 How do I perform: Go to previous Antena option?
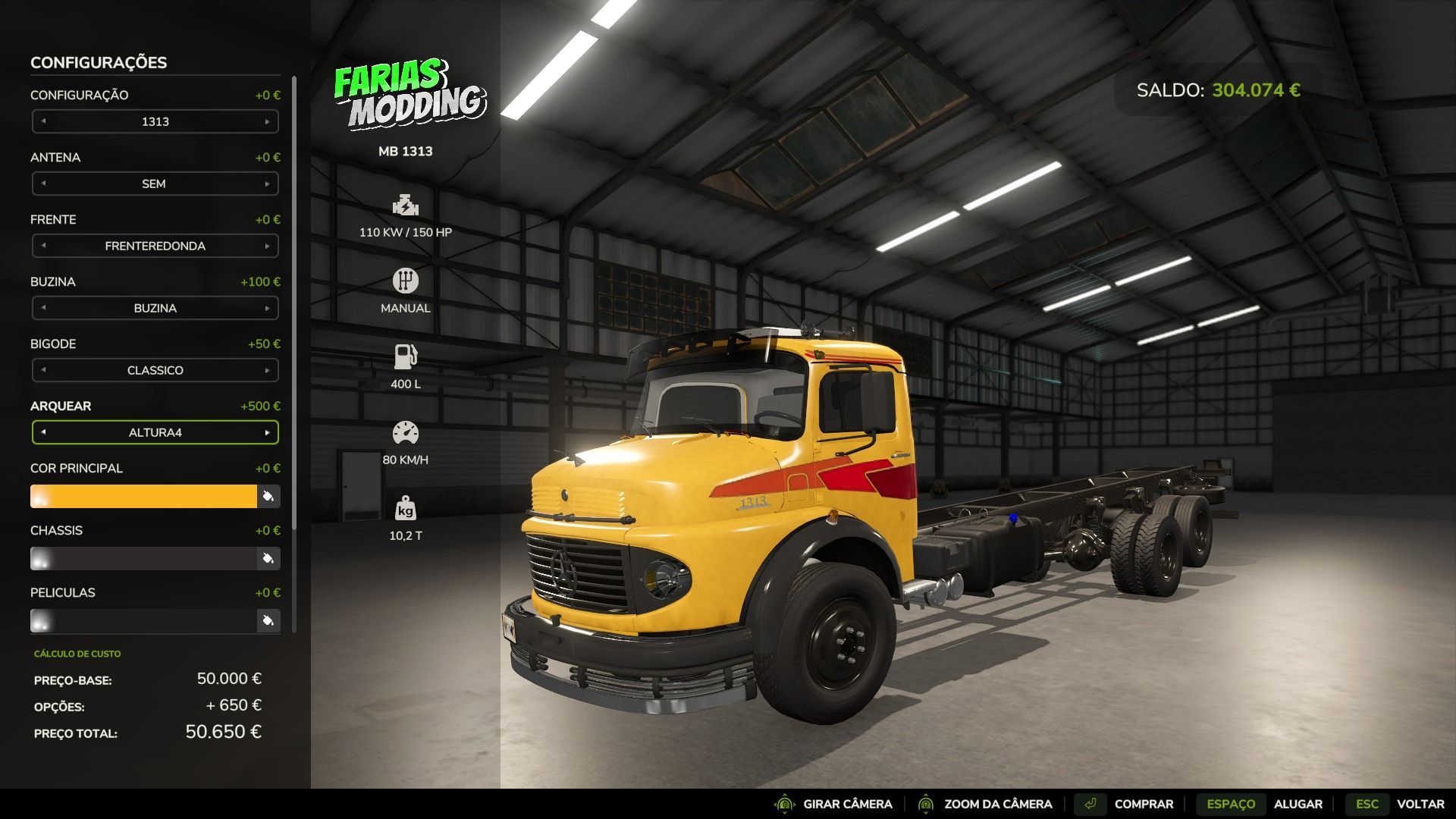pos(43,184)
